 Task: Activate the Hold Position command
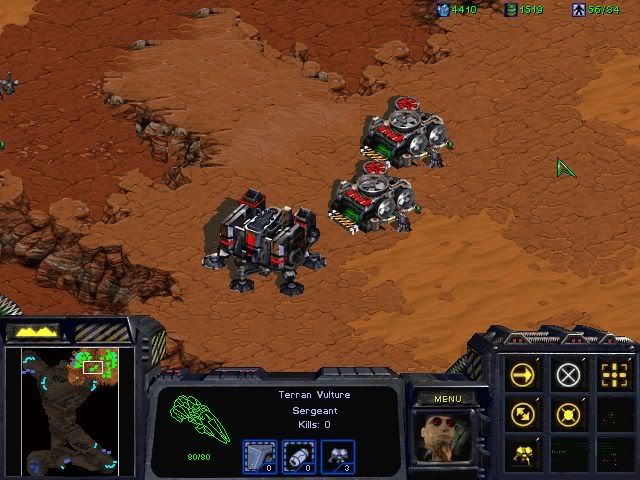(569, 413)
